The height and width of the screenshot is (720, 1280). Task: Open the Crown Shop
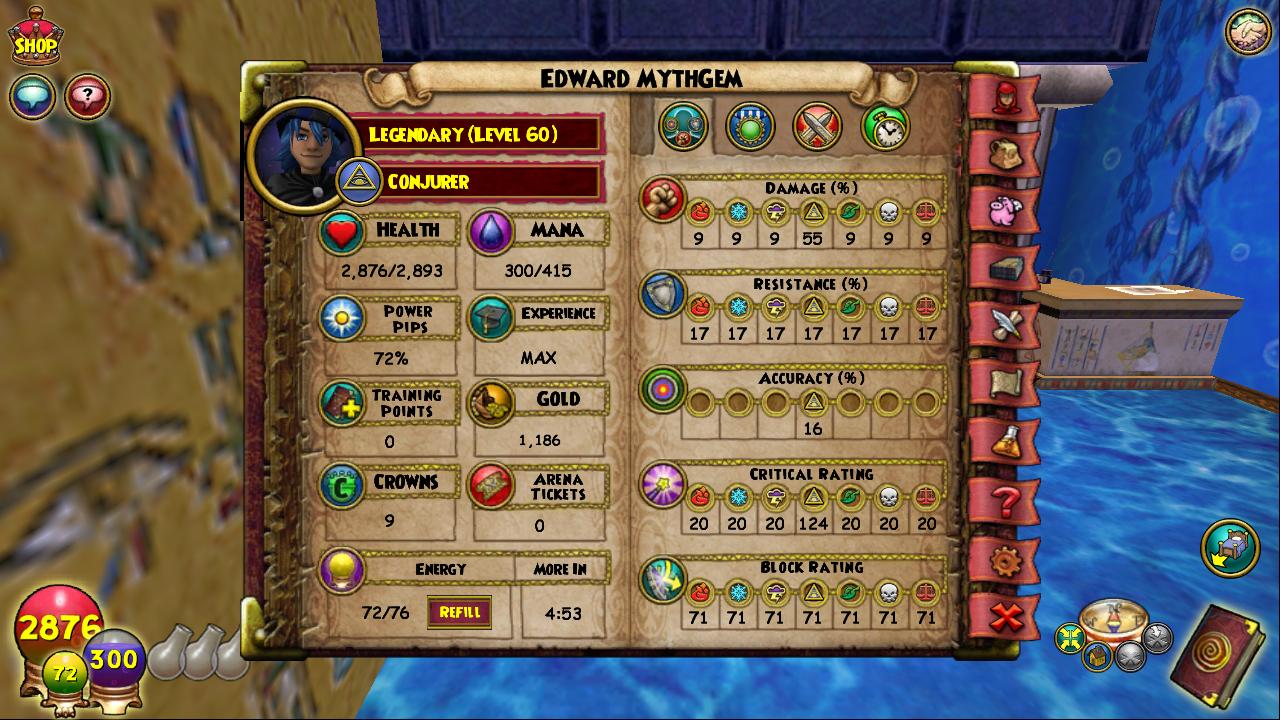pos(34,38)
